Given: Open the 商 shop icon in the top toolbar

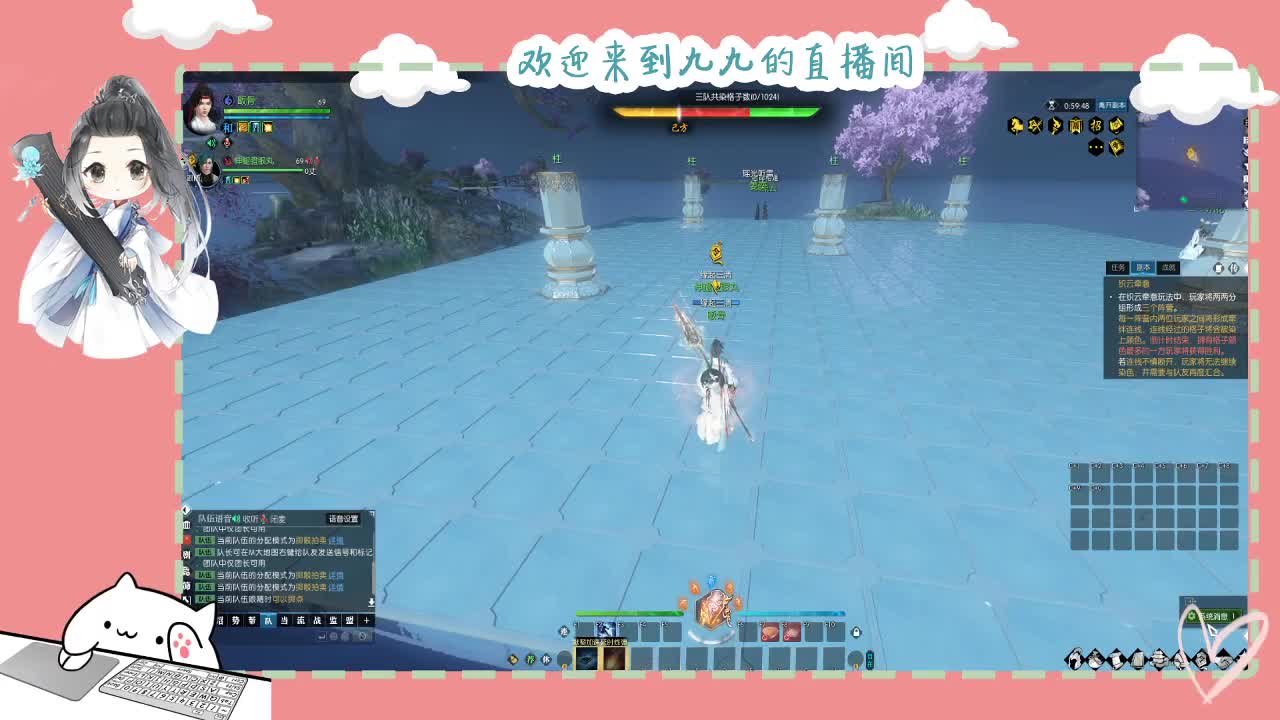Looking at the screenshot, I should click(1075, 126).
